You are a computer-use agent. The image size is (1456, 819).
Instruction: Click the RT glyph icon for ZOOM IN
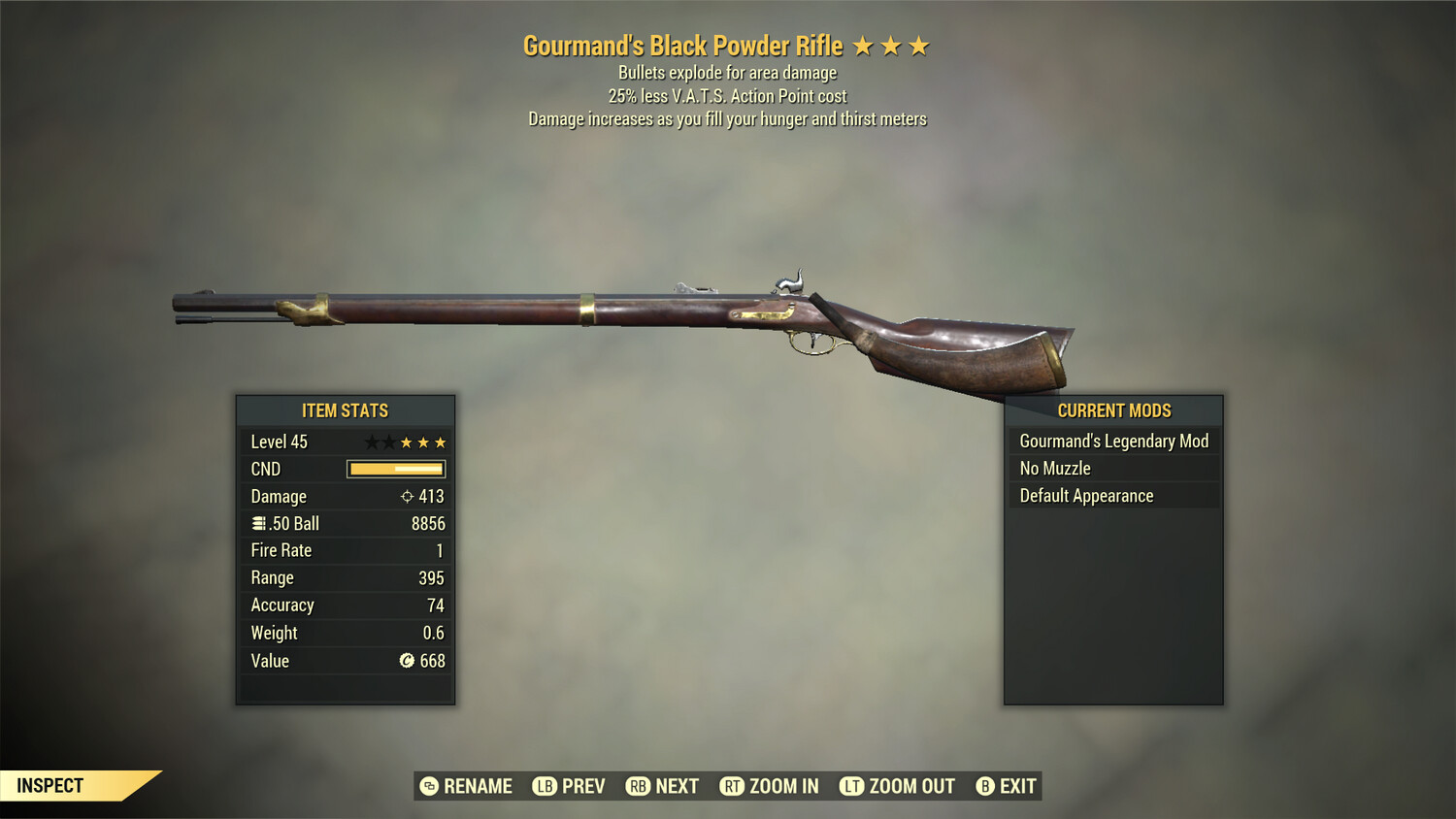(731, 786)
